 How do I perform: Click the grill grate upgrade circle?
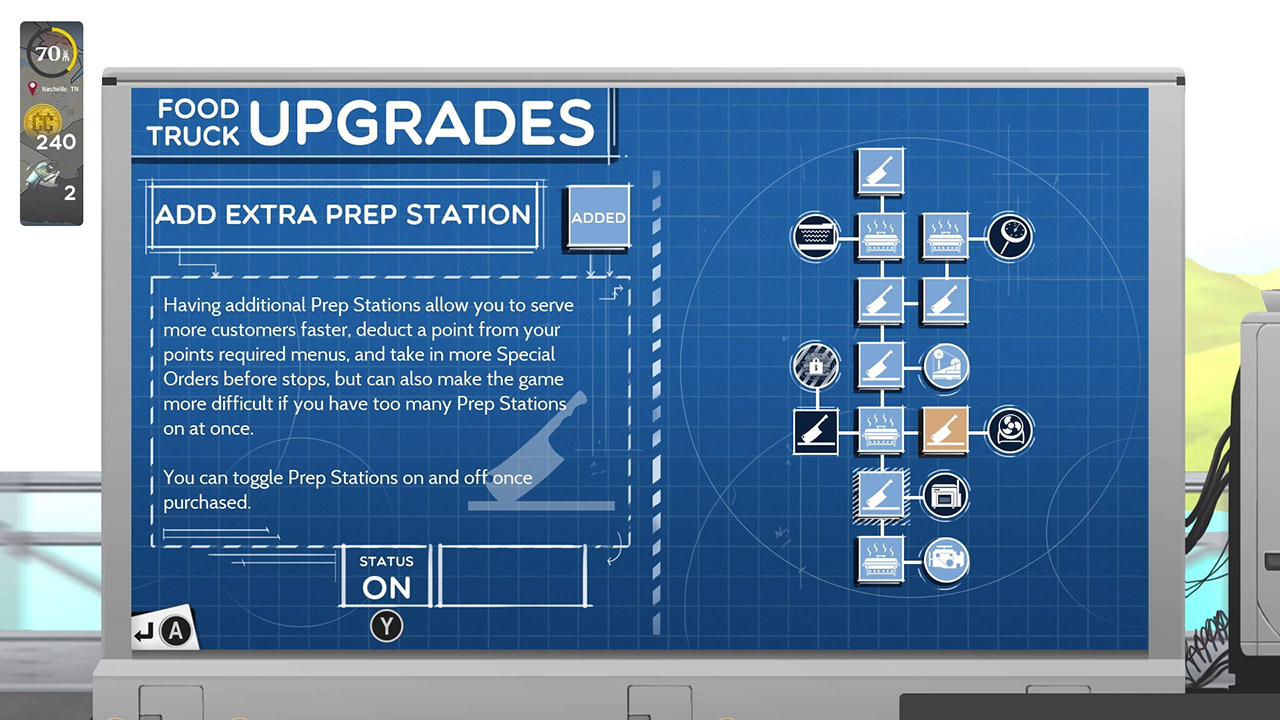[x=816, y=237]
